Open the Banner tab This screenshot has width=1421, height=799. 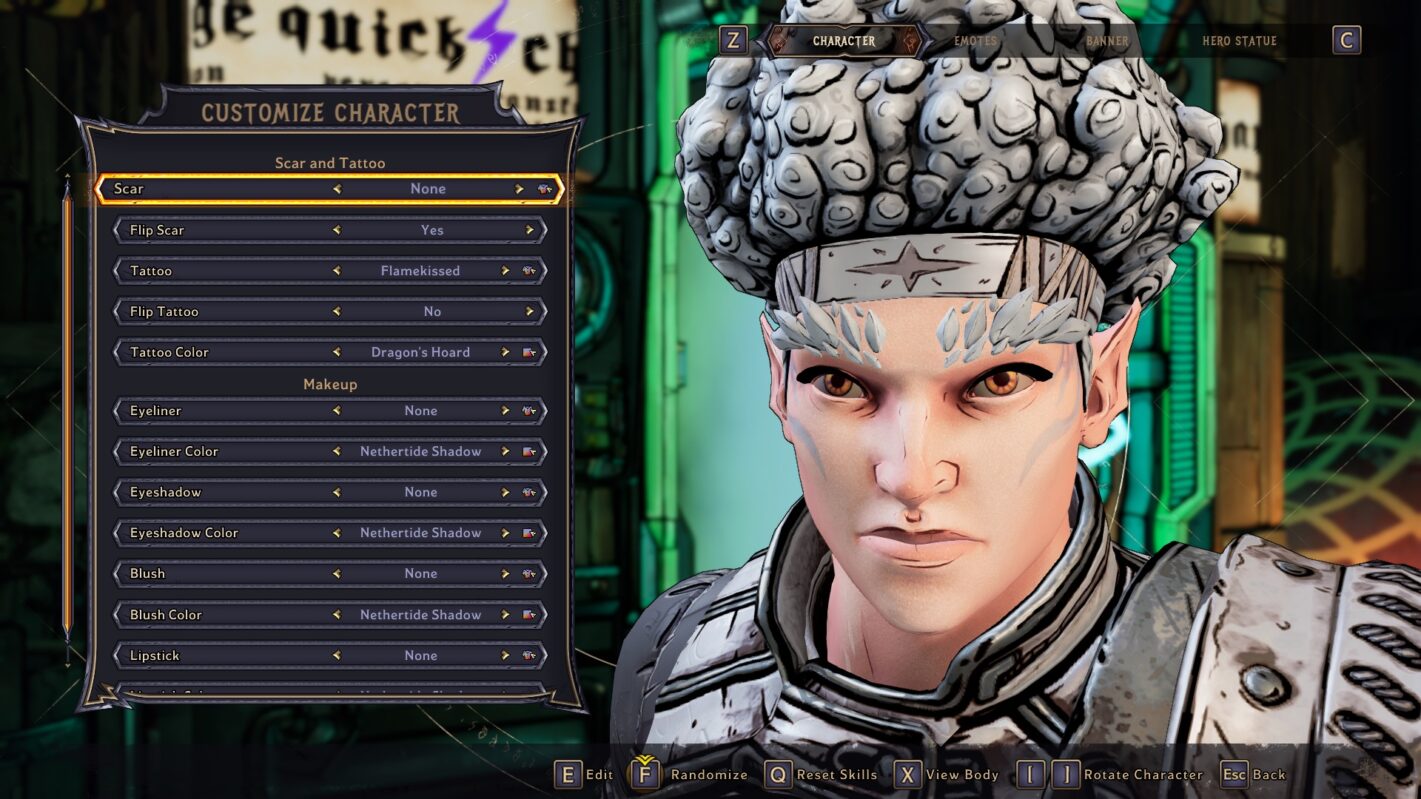tap(1104, 41)
